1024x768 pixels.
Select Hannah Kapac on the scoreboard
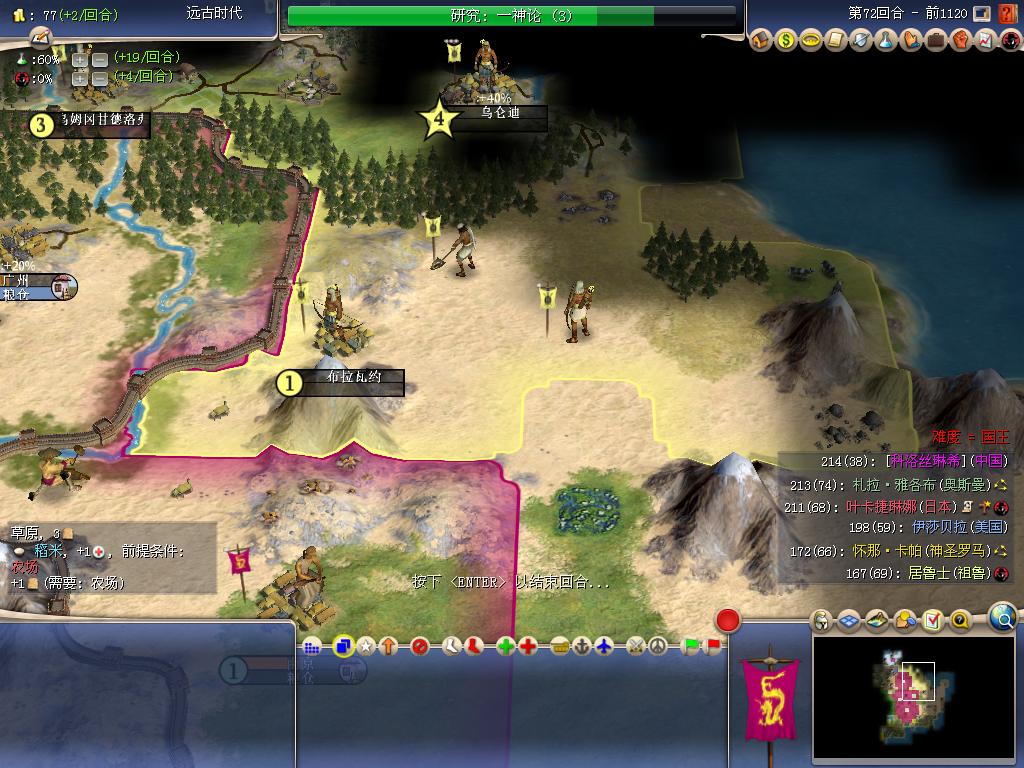pos(905,551)
